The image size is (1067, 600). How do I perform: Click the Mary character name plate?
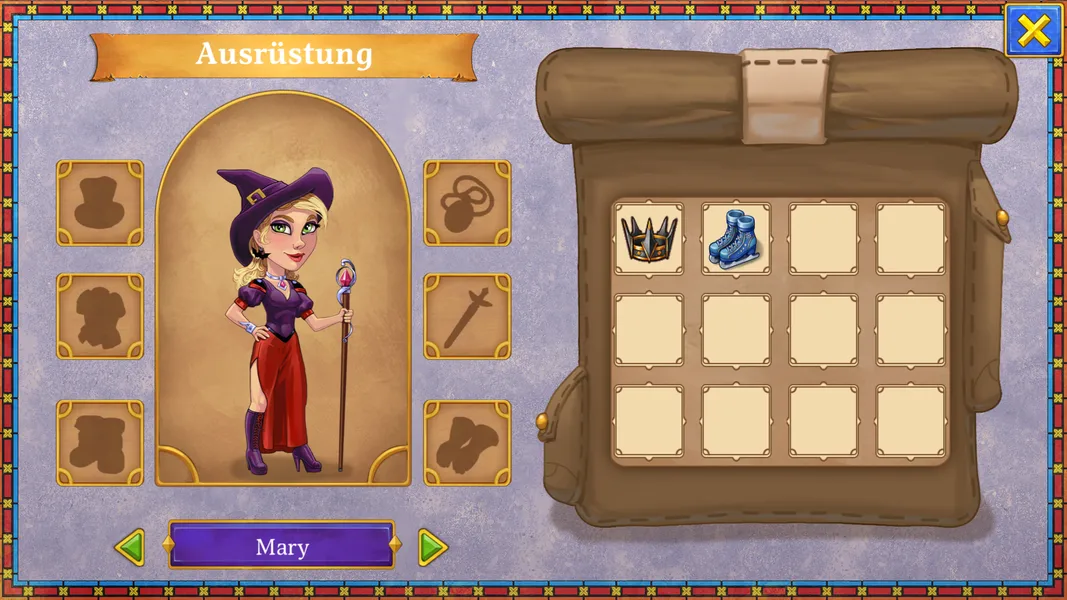(281, 546)
